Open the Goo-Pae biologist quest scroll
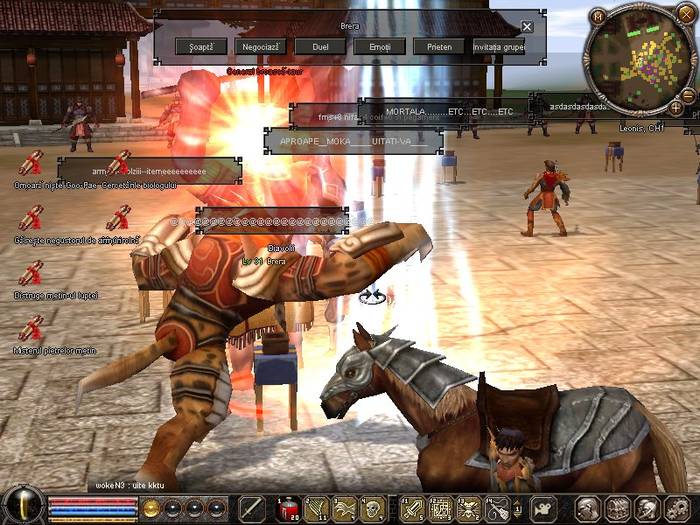The image size is (700, 525). point(31,160)
